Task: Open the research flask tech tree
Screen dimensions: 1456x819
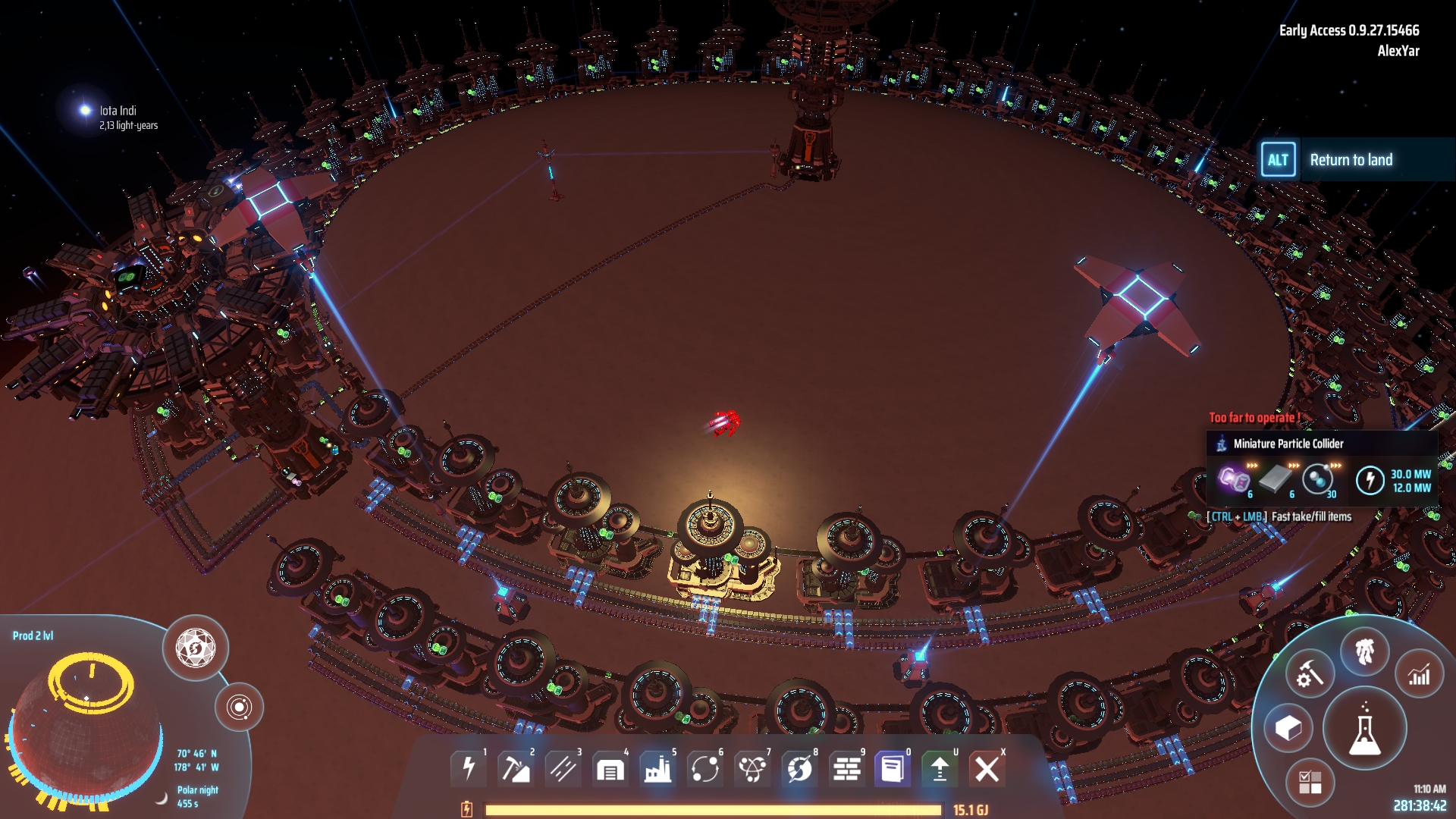Action: click(x=1364, y=729)
